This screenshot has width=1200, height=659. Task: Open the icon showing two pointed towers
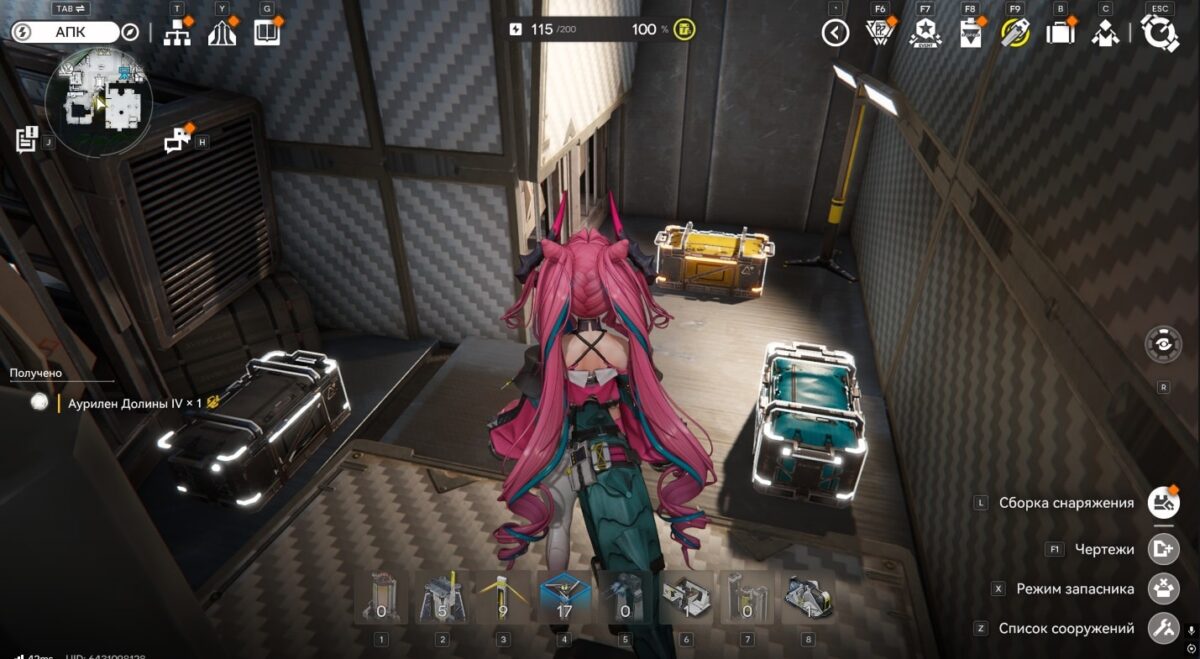[222, 33]
